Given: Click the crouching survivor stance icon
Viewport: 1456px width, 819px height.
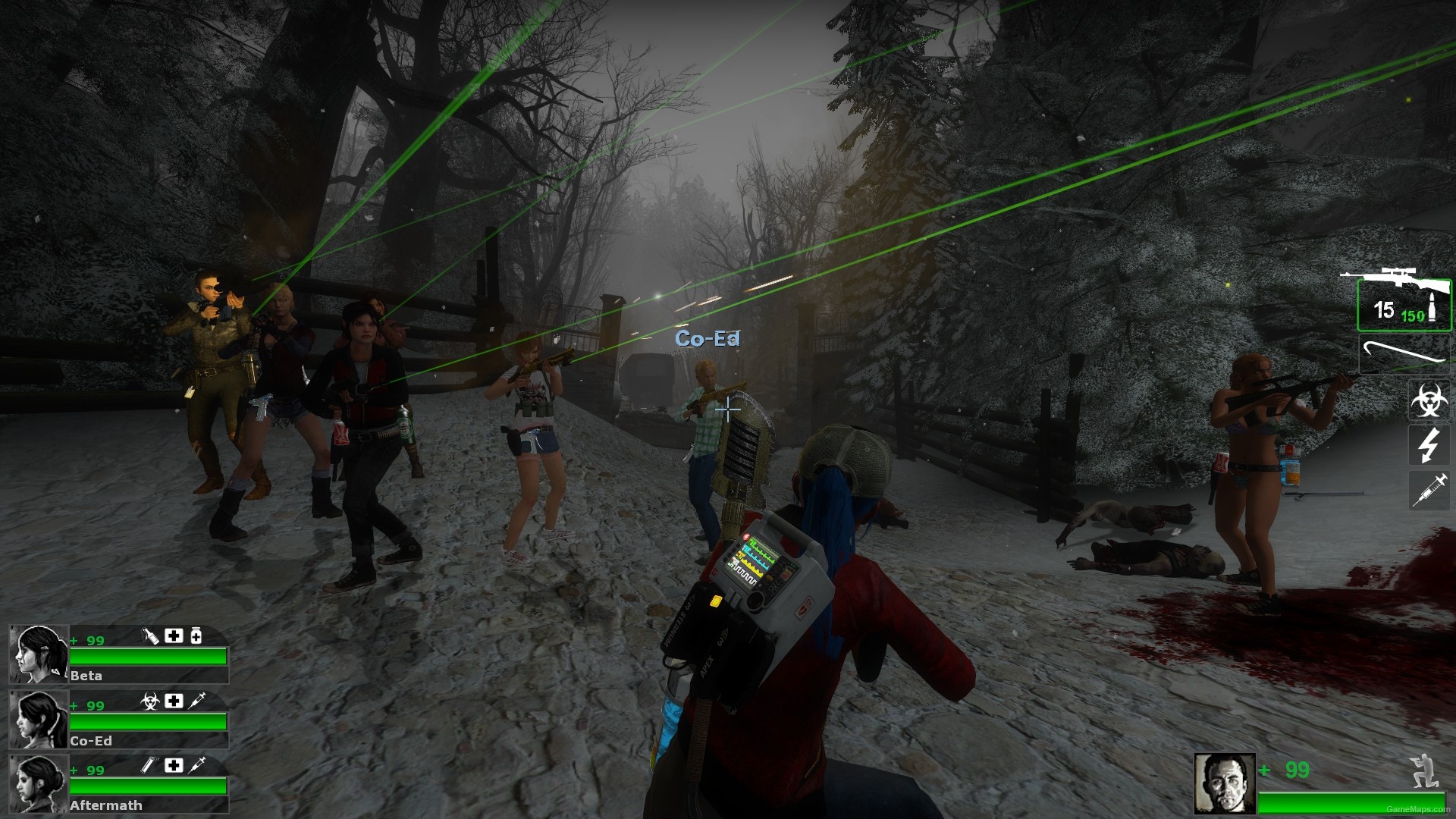Looking at the screenshot, I should coord(1423,770).
